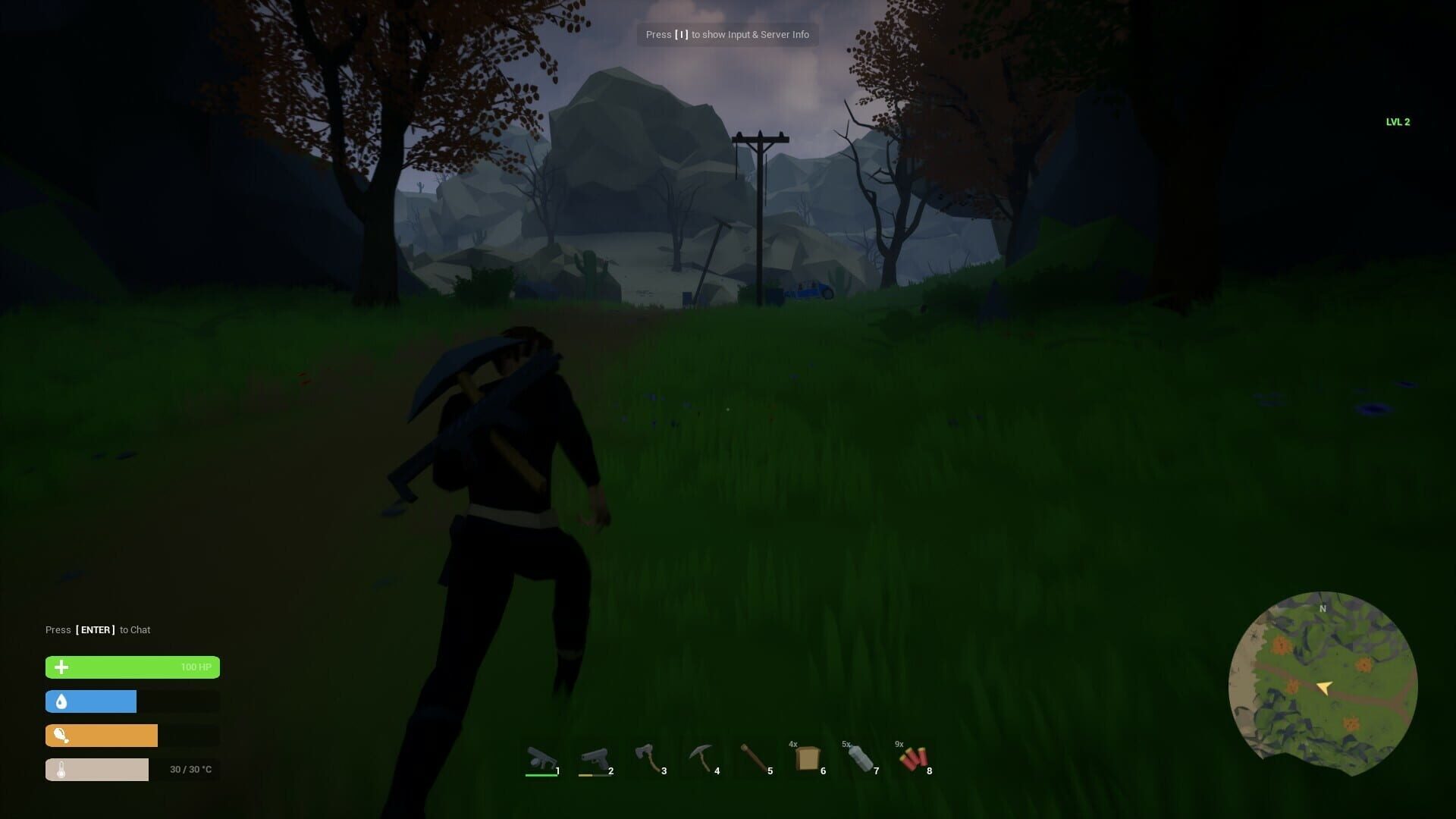Image resolution: width=1456 pixels, height=819 pixels.
Task: Open the Input & Server Info prompt
Action: coord(726,34)
